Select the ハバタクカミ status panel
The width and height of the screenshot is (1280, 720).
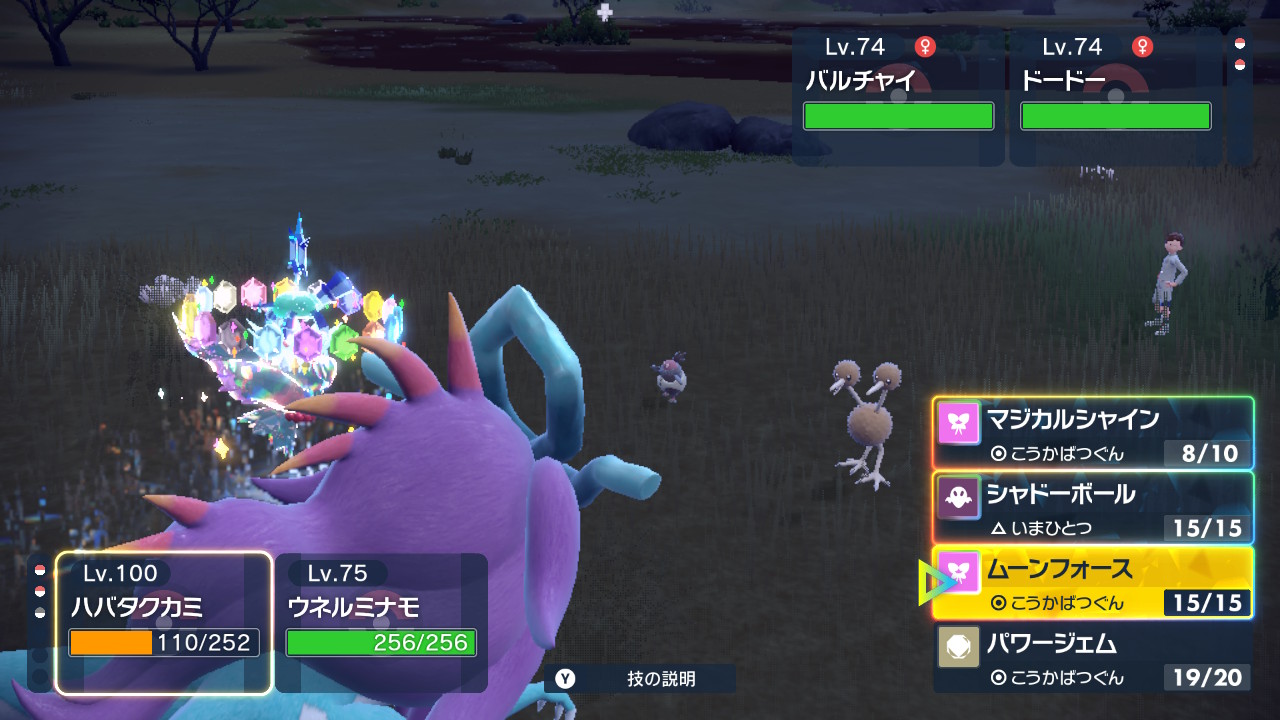tap(164, 622)
